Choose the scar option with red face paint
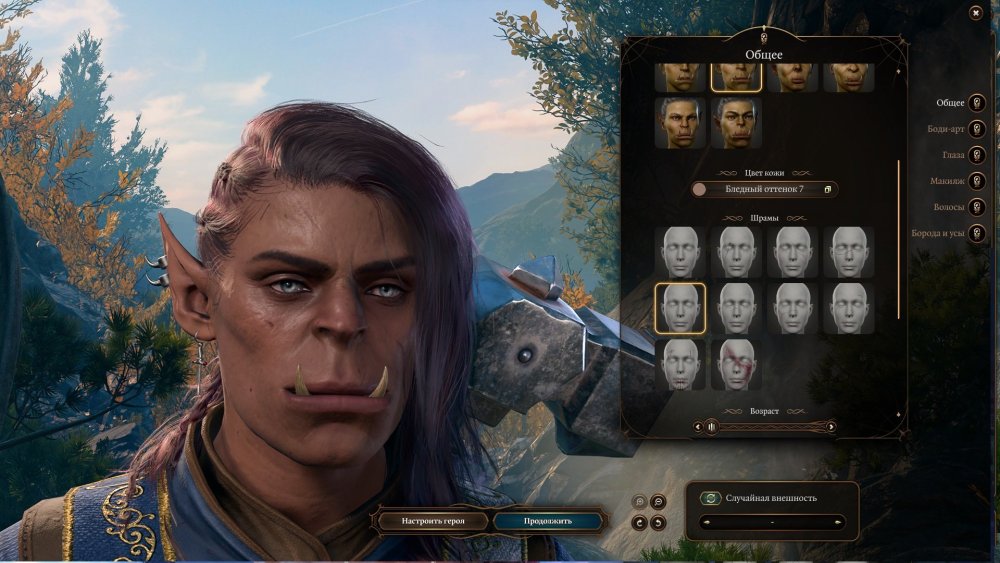 coord(737,365)
